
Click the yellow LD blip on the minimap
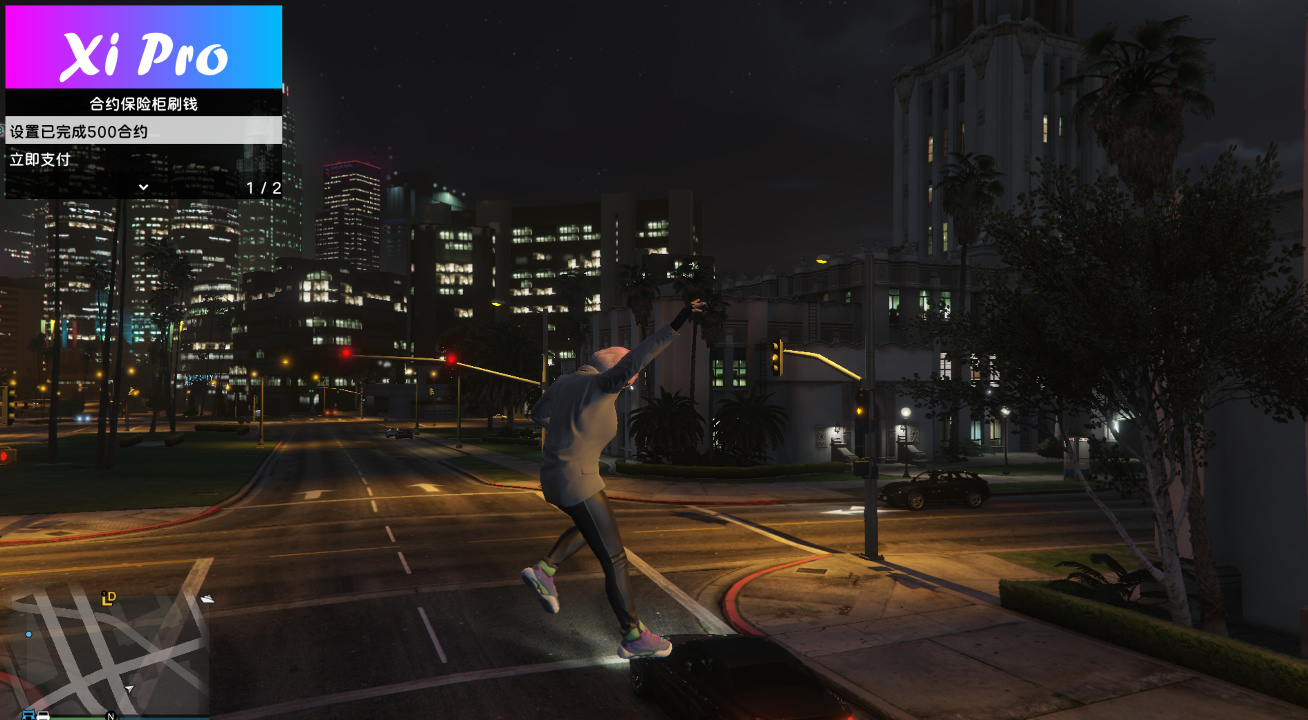click(108, 597)
